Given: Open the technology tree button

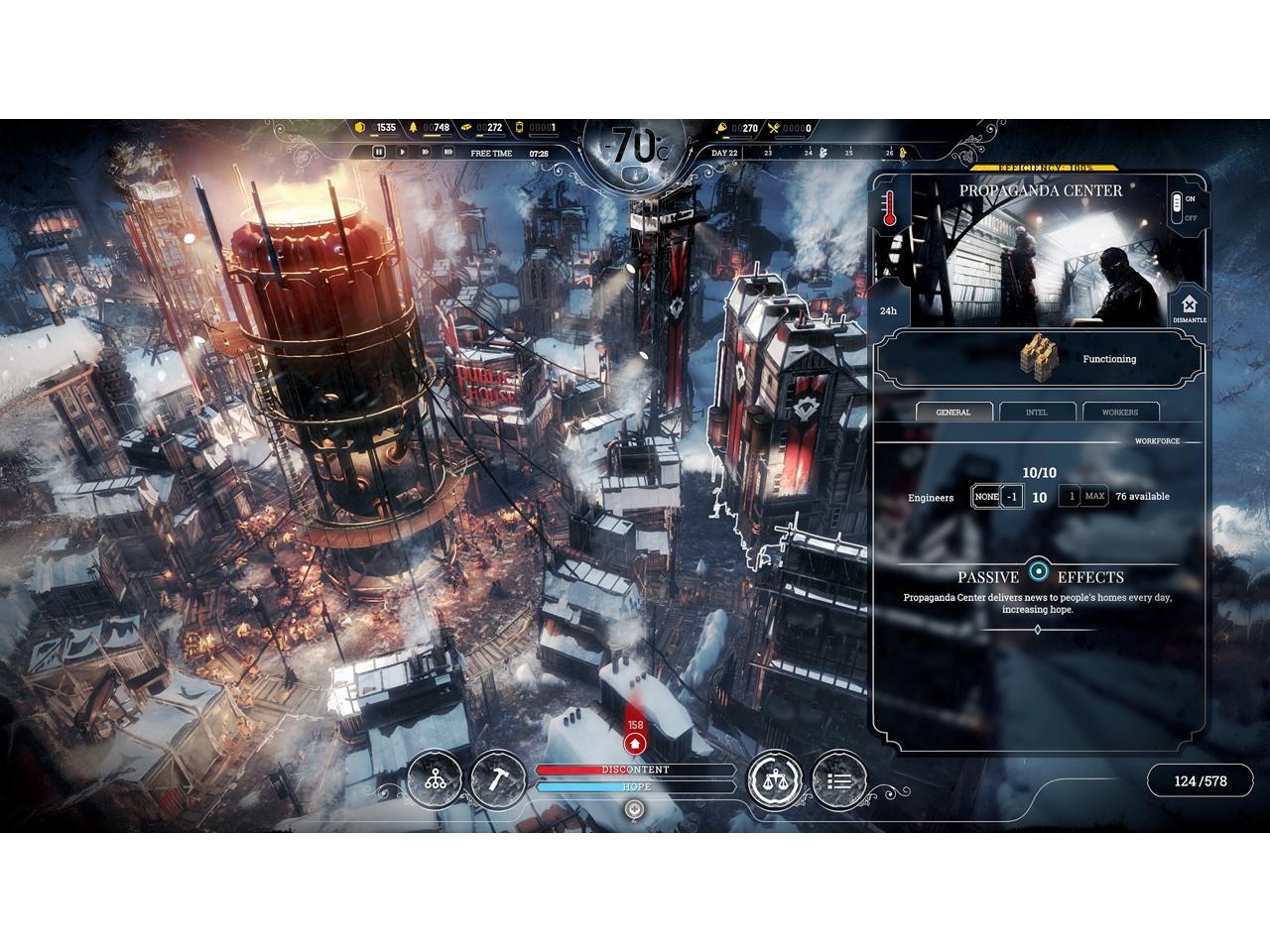Looking at the screenshot, I should click(x=435, y=779).
